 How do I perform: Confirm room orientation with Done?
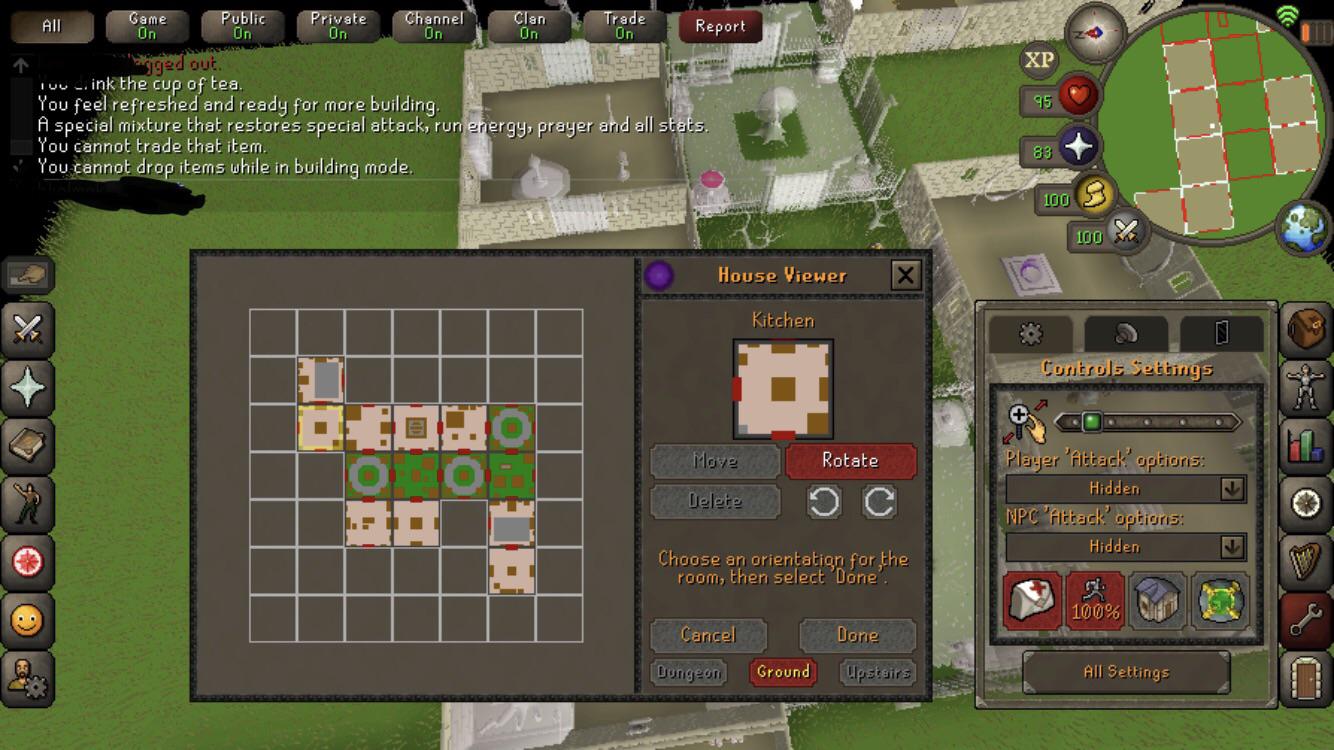(857, 635)
